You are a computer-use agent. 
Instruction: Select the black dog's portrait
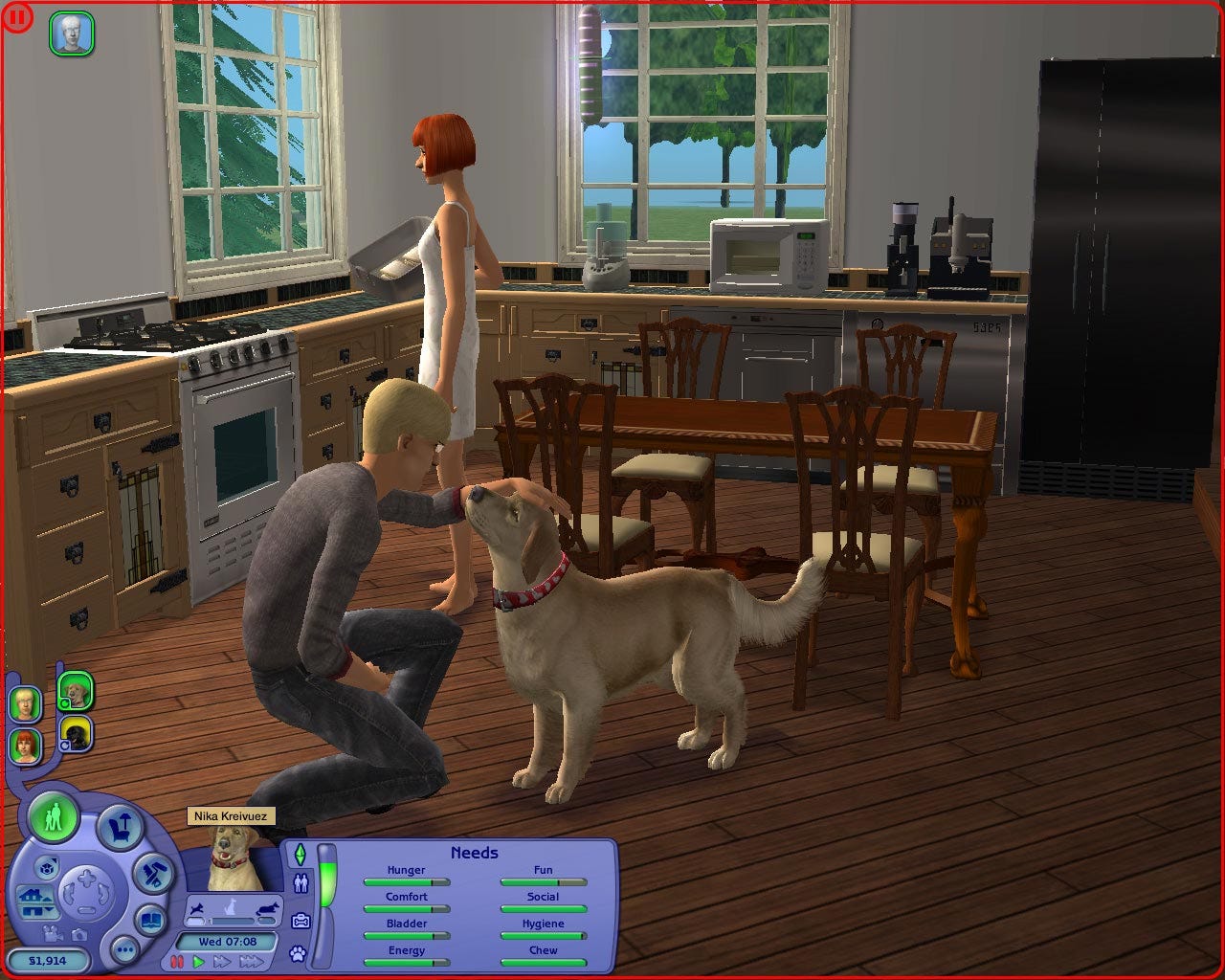pyautogui.click(x=76, y=737)
